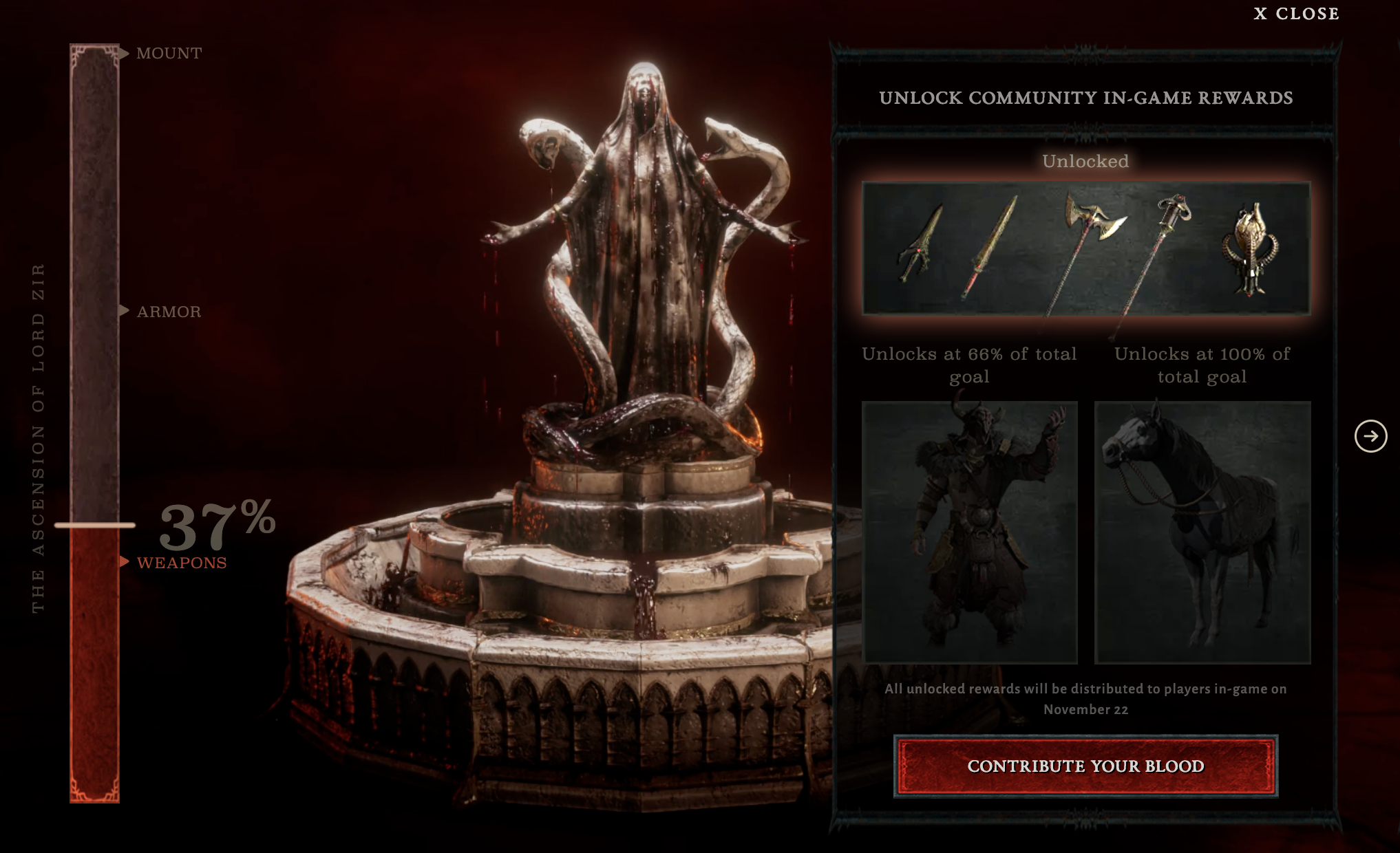Open the armor reward thumbnail
This screenshot has height=853, width=1400.
[x=969, y=532]
